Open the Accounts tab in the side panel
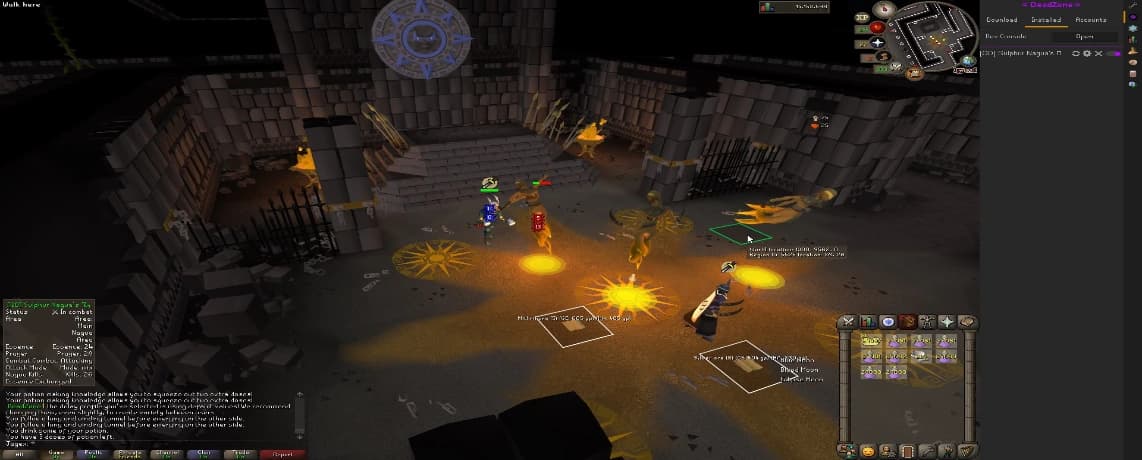1142x460 pixels. click(x=1091, y=19)
